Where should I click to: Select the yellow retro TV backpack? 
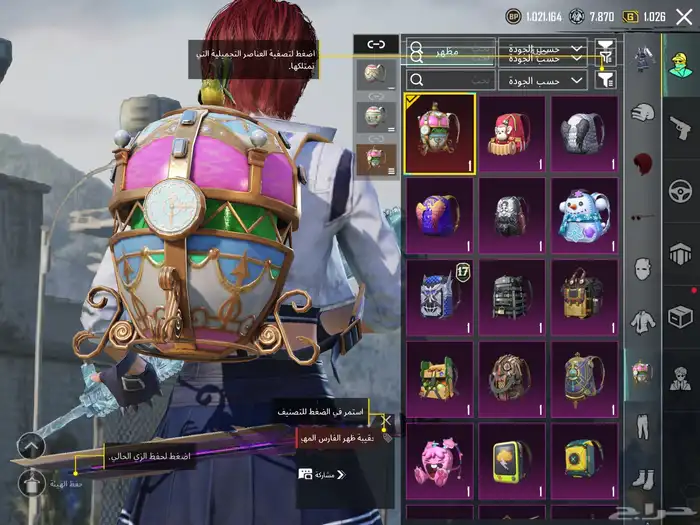point(510,458)
